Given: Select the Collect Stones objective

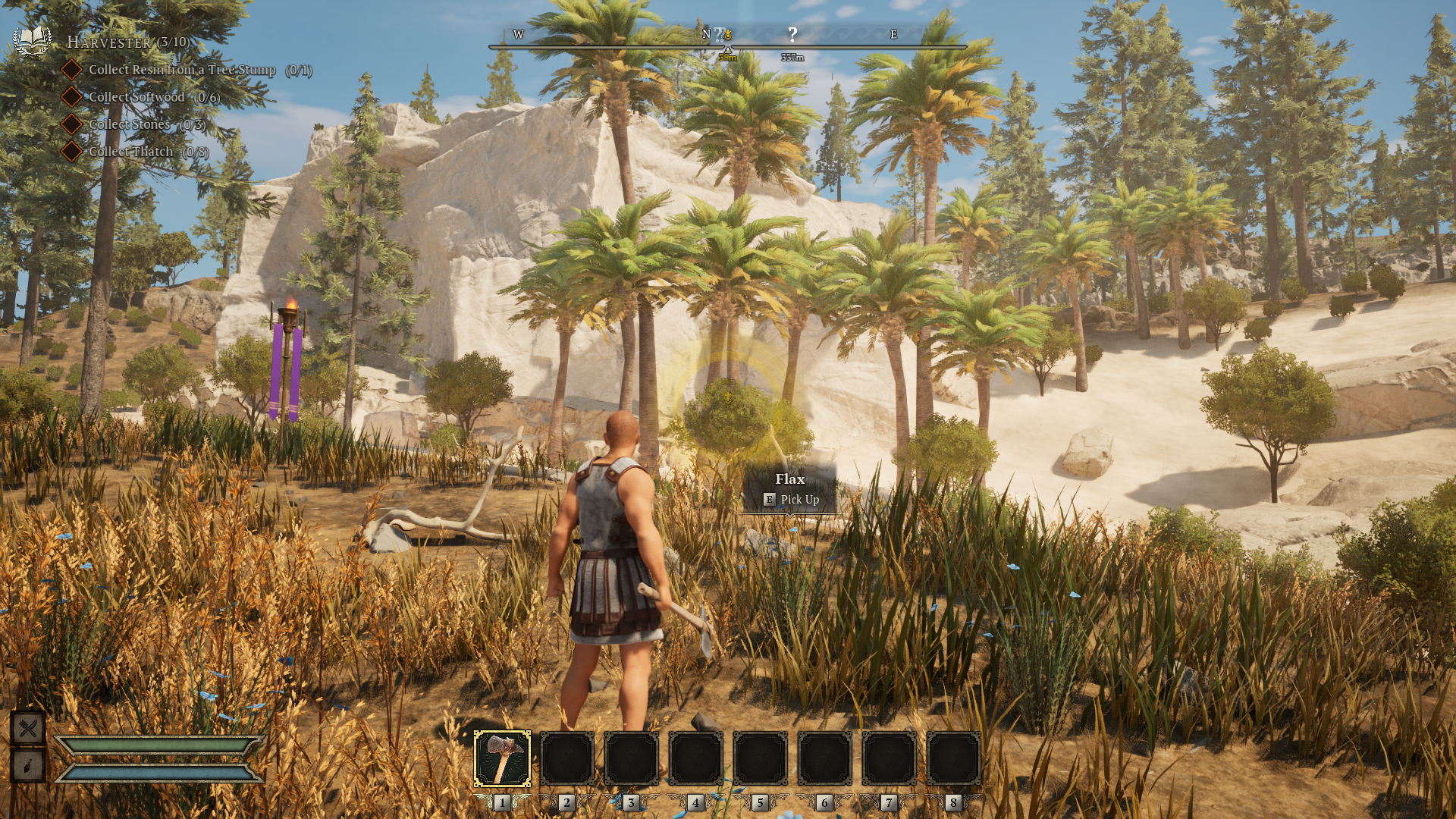Looking at the screenshot, I should (147, 124).
